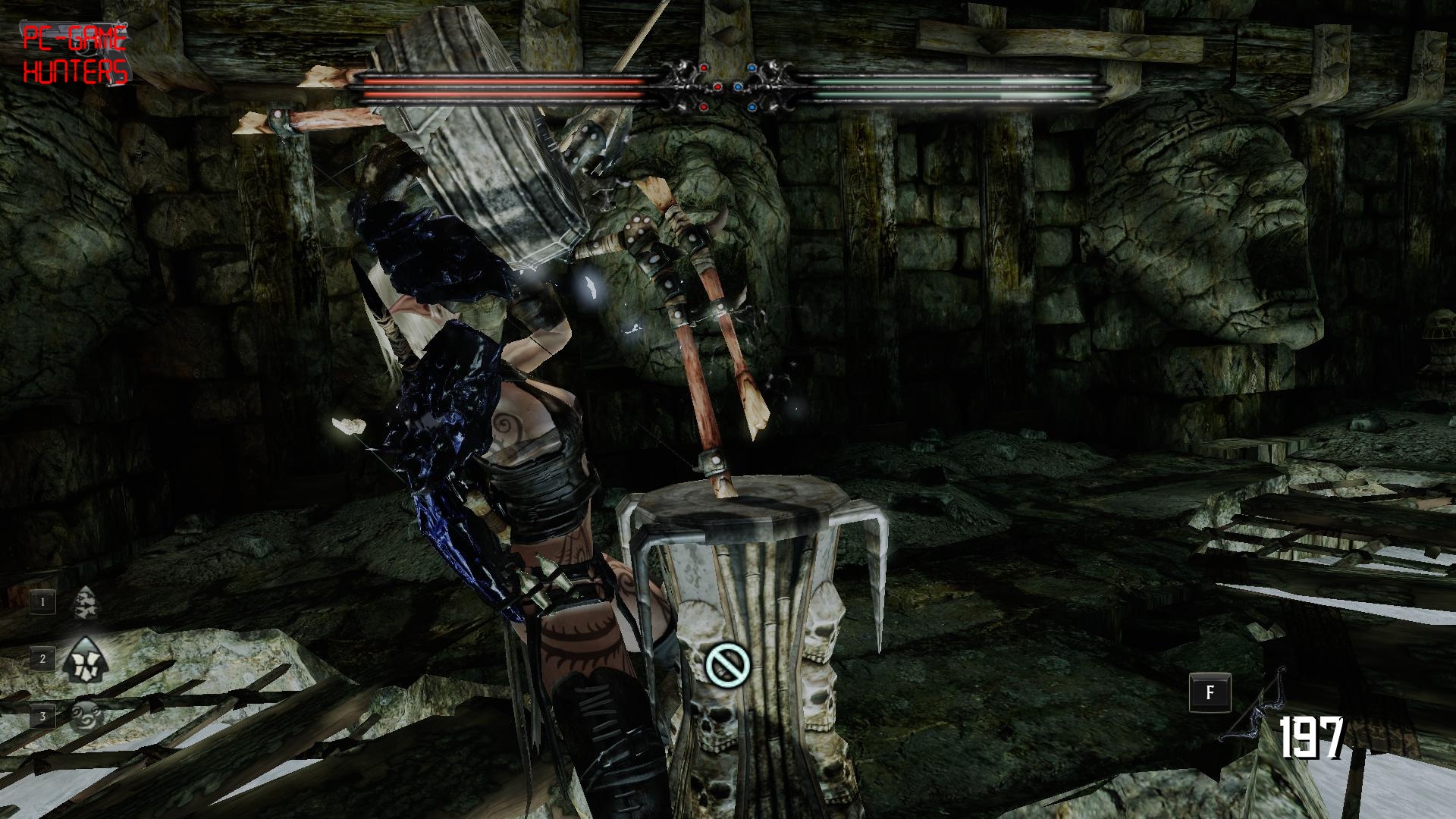Activate the highlighted shattered arrowhead ability

click(x=86, y=658)
